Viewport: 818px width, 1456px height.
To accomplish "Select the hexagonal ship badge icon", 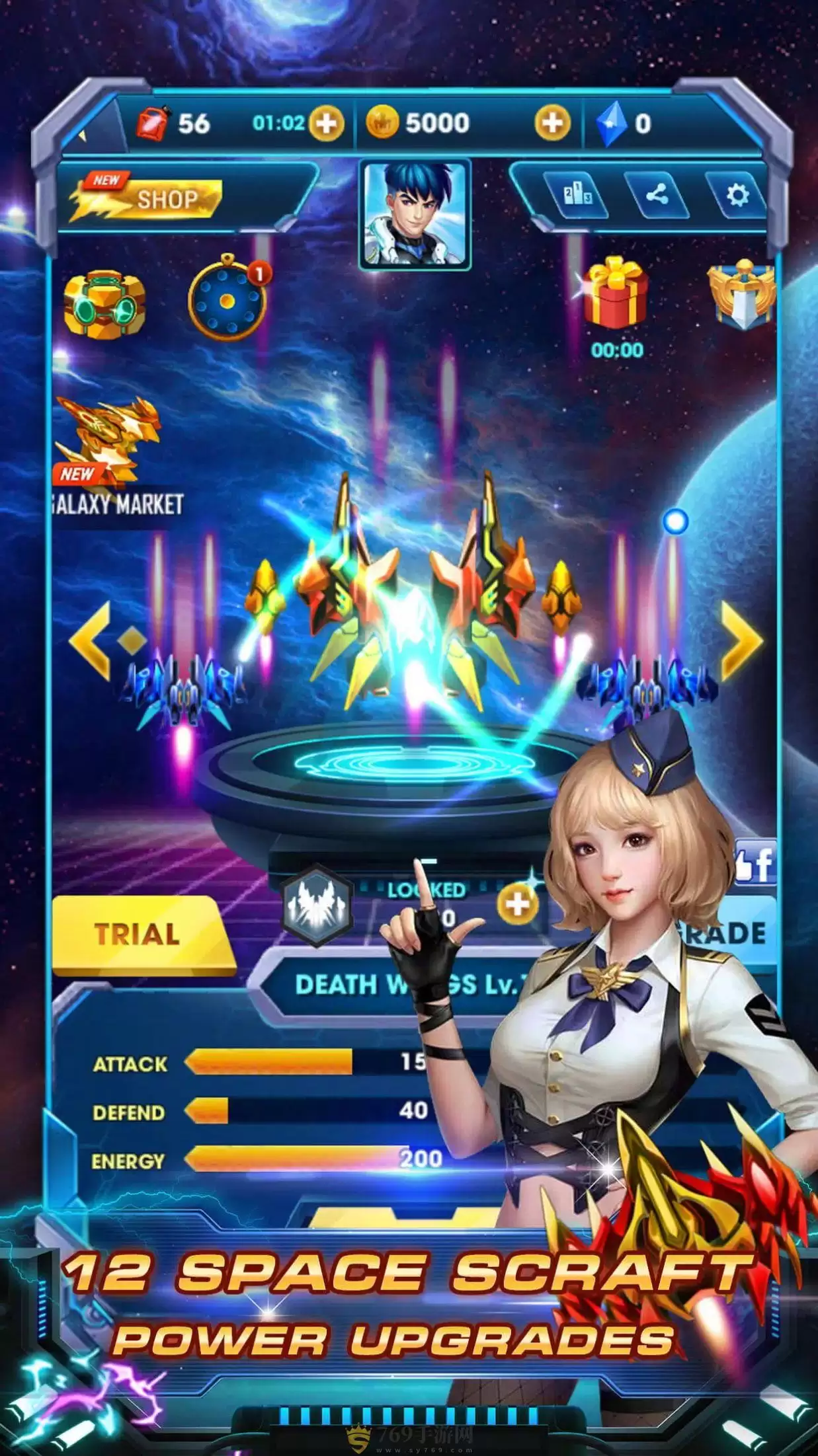I will (x=317, y=905).
